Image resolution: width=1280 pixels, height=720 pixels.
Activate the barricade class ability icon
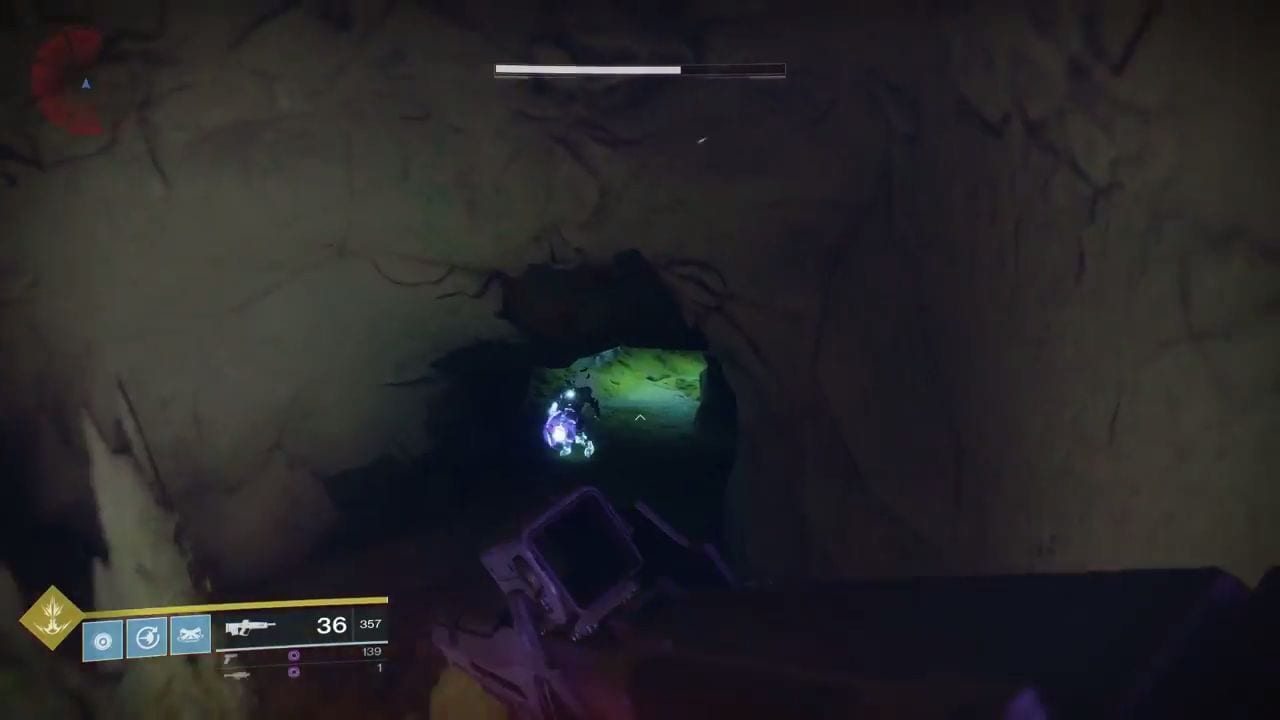point(190,636)
